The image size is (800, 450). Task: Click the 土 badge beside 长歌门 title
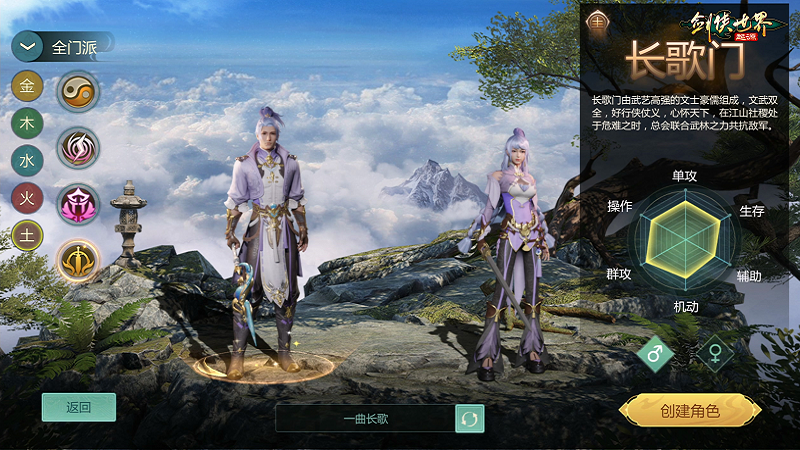coord(598,19)
